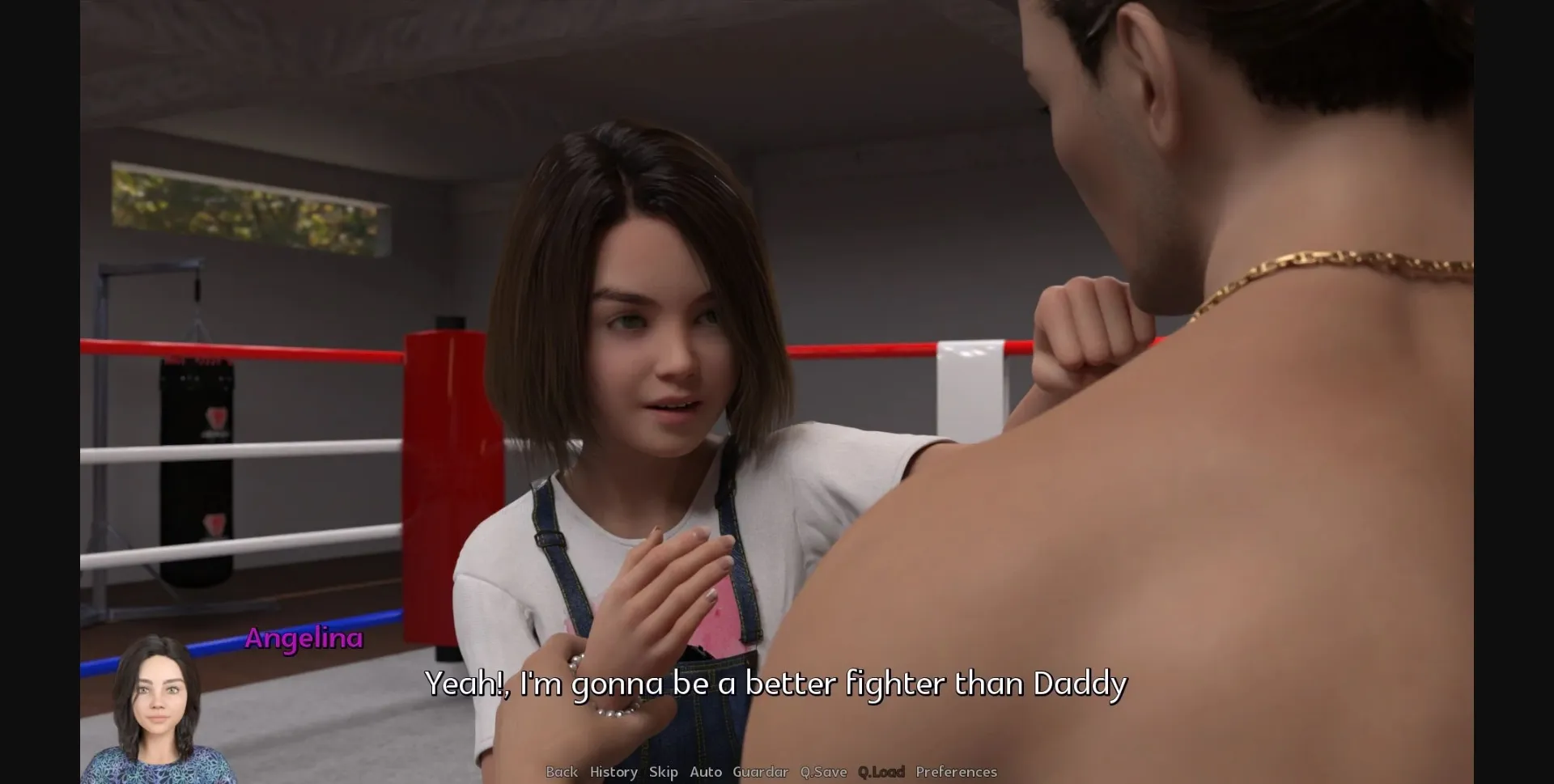Screen dimensions: 1554x784
Task: Select Guardar to save your progress
Action: (759, 772)
